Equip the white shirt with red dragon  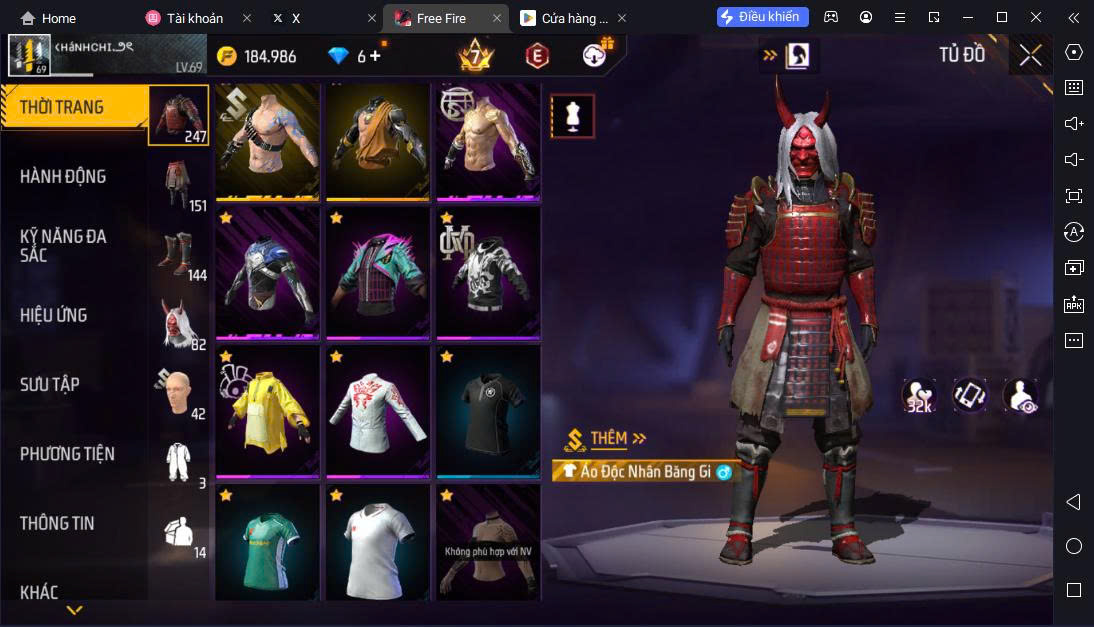(377, 411)
